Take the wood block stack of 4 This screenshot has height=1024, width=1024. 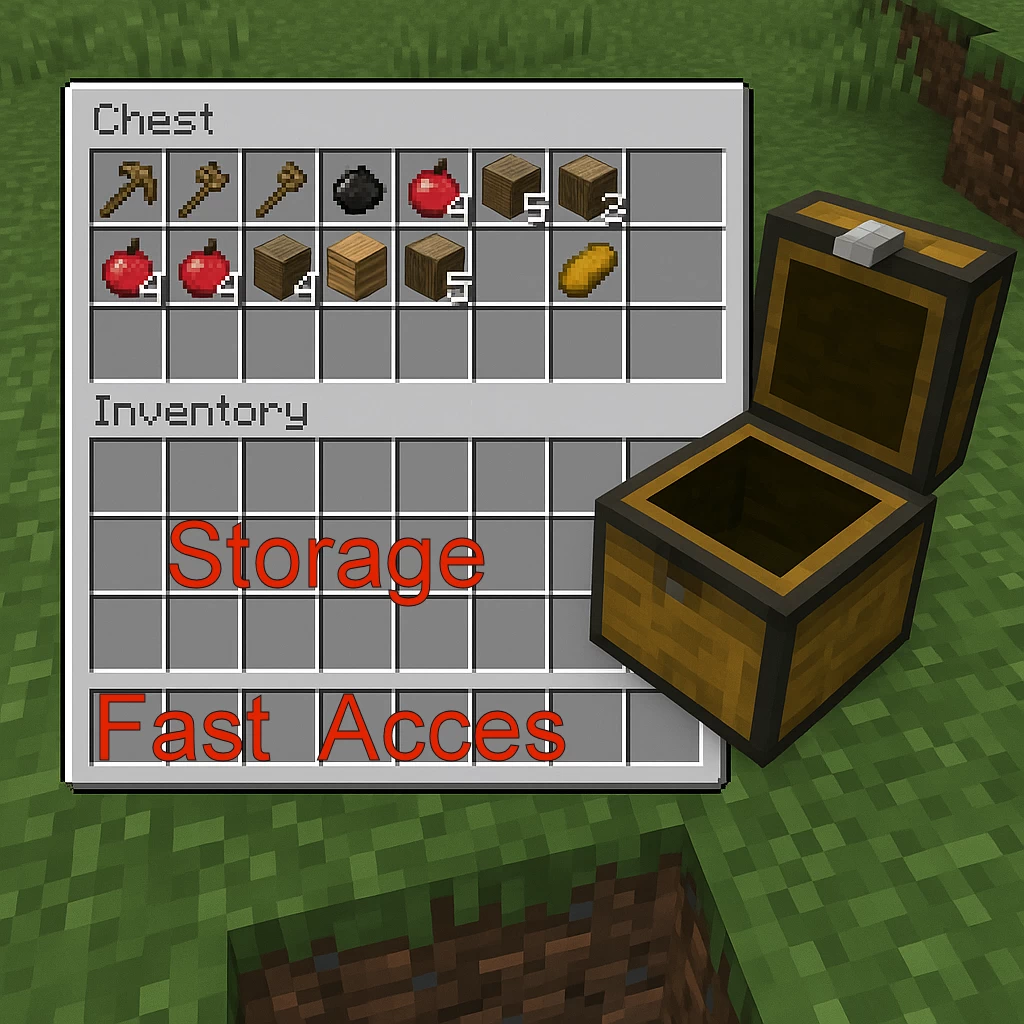pos(281,267)
